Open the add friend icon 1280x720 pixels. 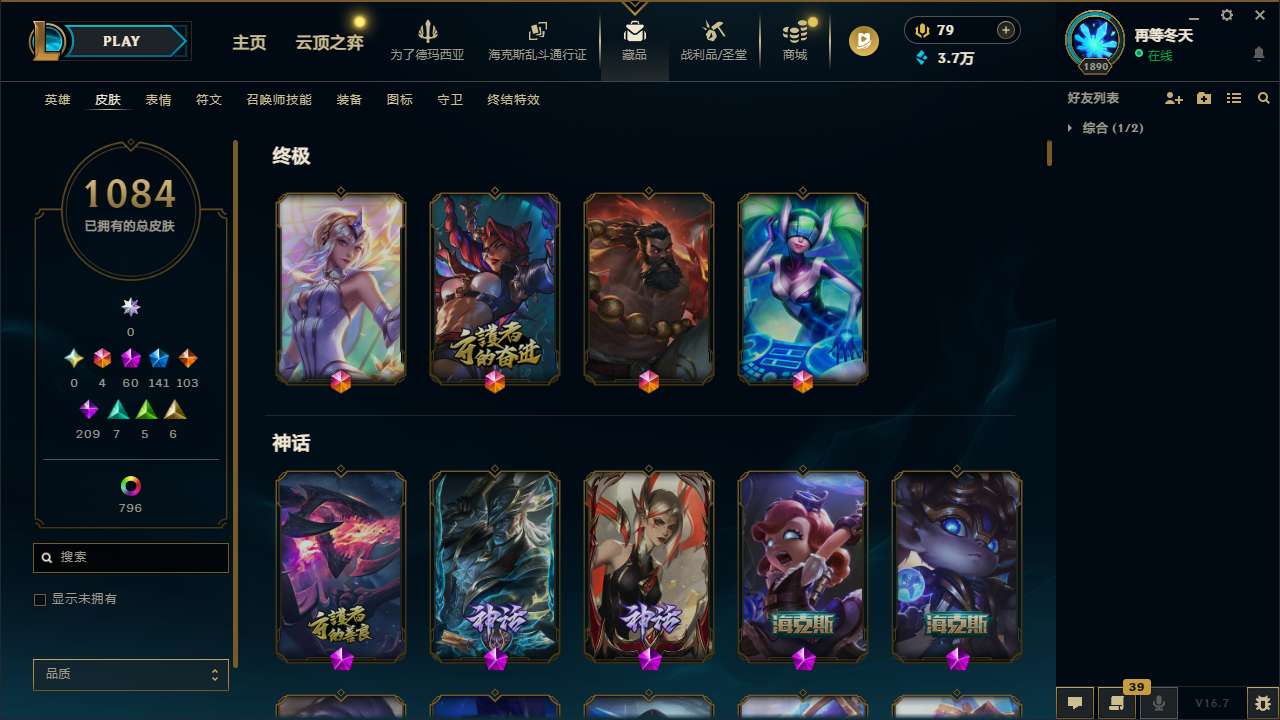pyautogui.click(x=1173, y=98)
